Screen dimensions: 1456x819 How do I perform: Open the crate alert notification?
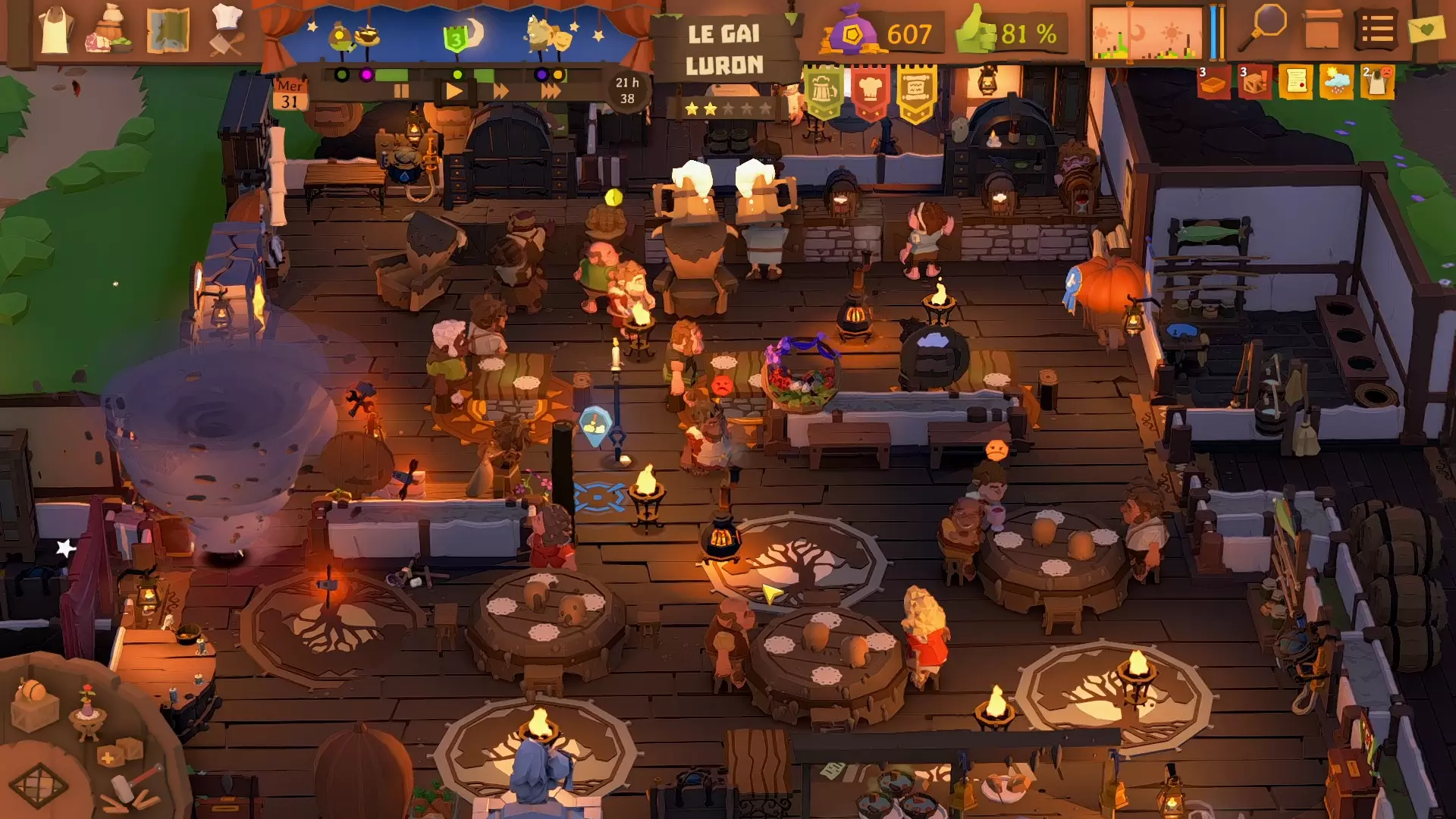(1254, 82)
